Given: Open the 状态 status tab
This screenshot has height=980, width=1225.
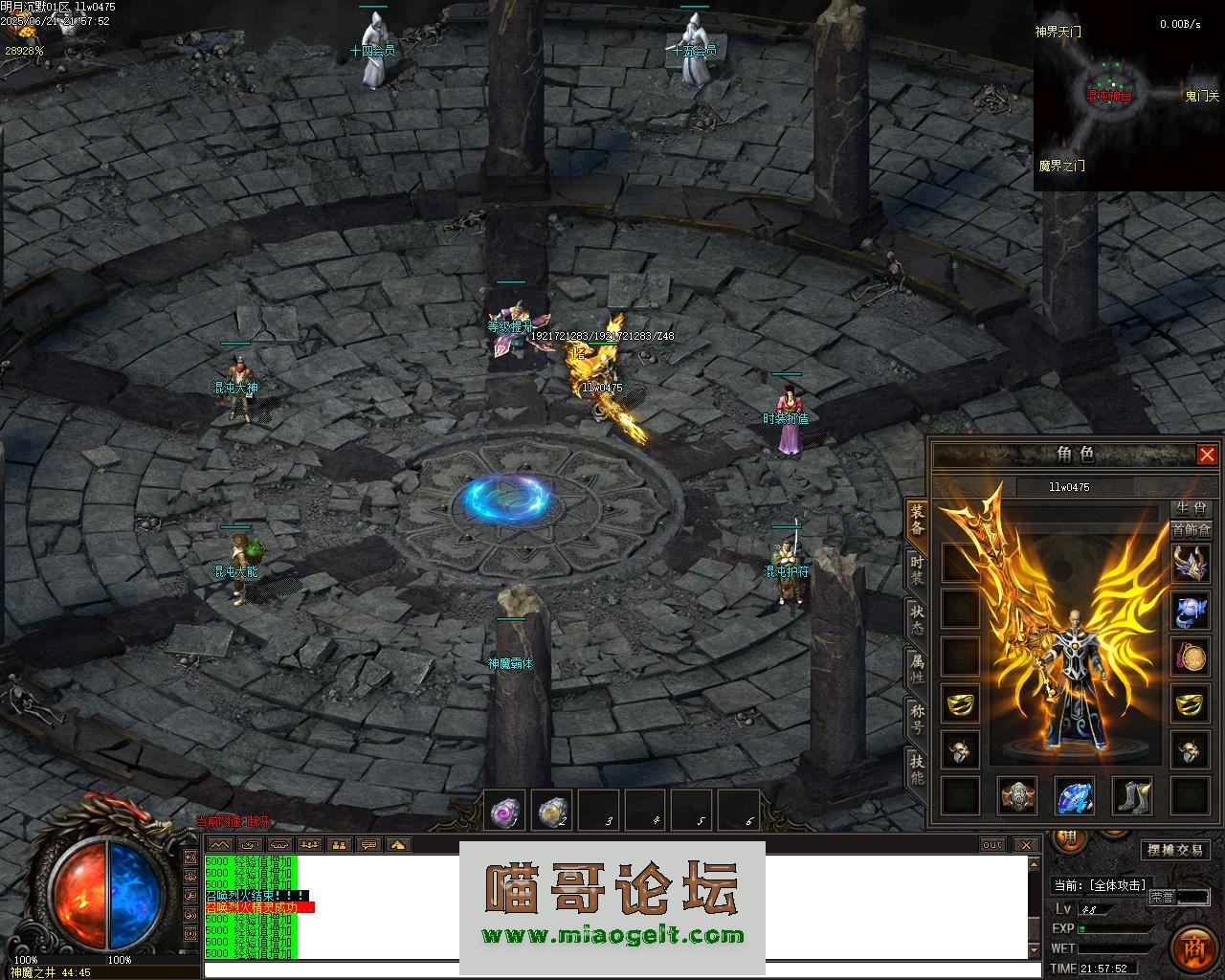Looking at the screenshot, I should click(x=917, y=619).
